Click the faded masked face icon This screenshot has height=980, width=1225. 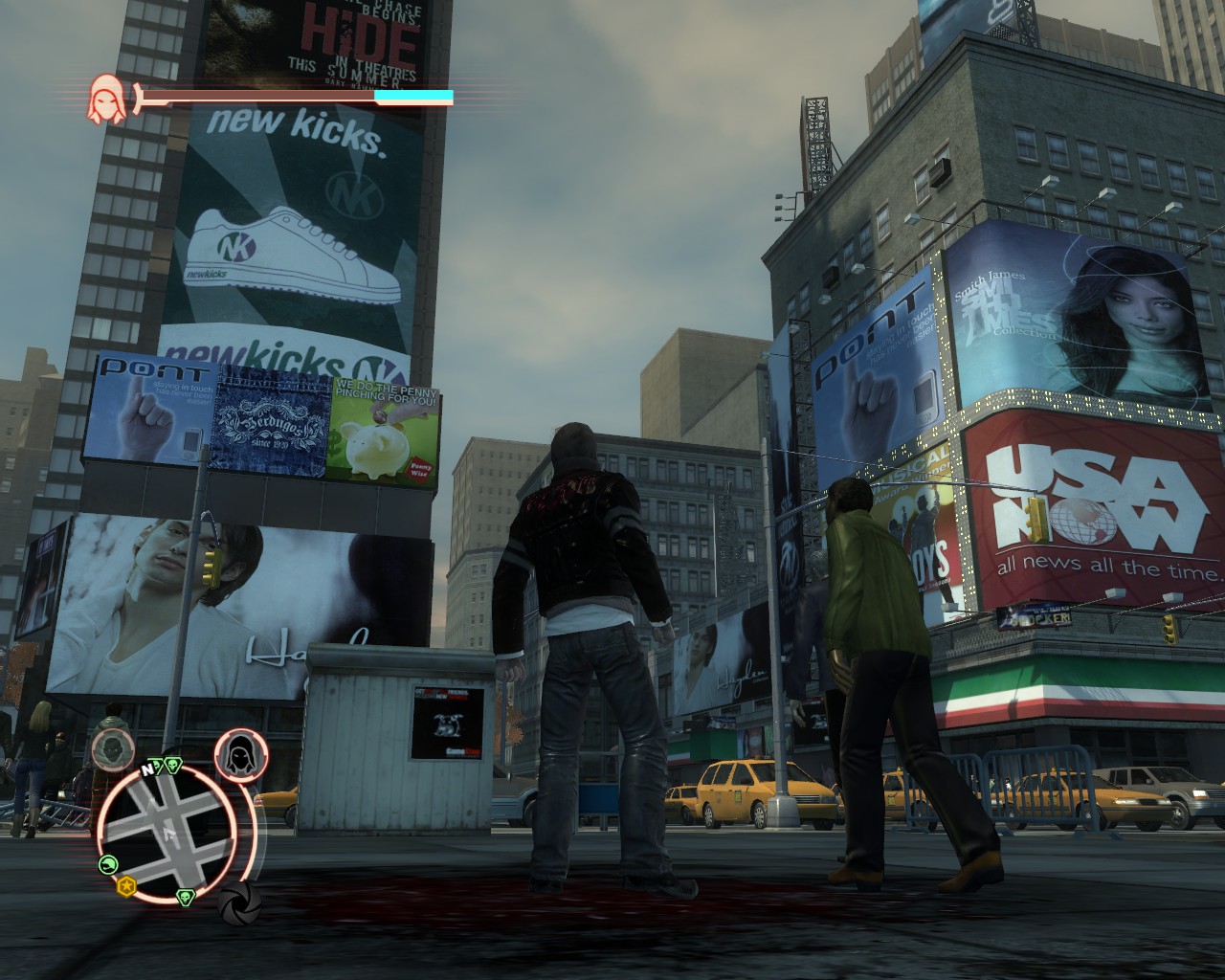pyautogui.click(x=113, y=747)
